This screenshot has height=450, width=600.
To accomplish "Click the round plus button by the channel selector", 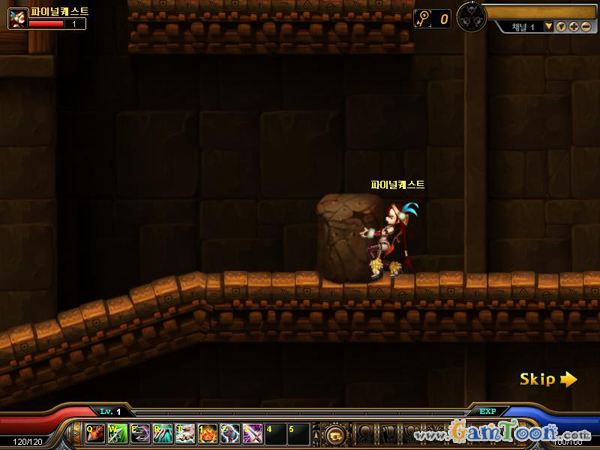I will [573, 26].
